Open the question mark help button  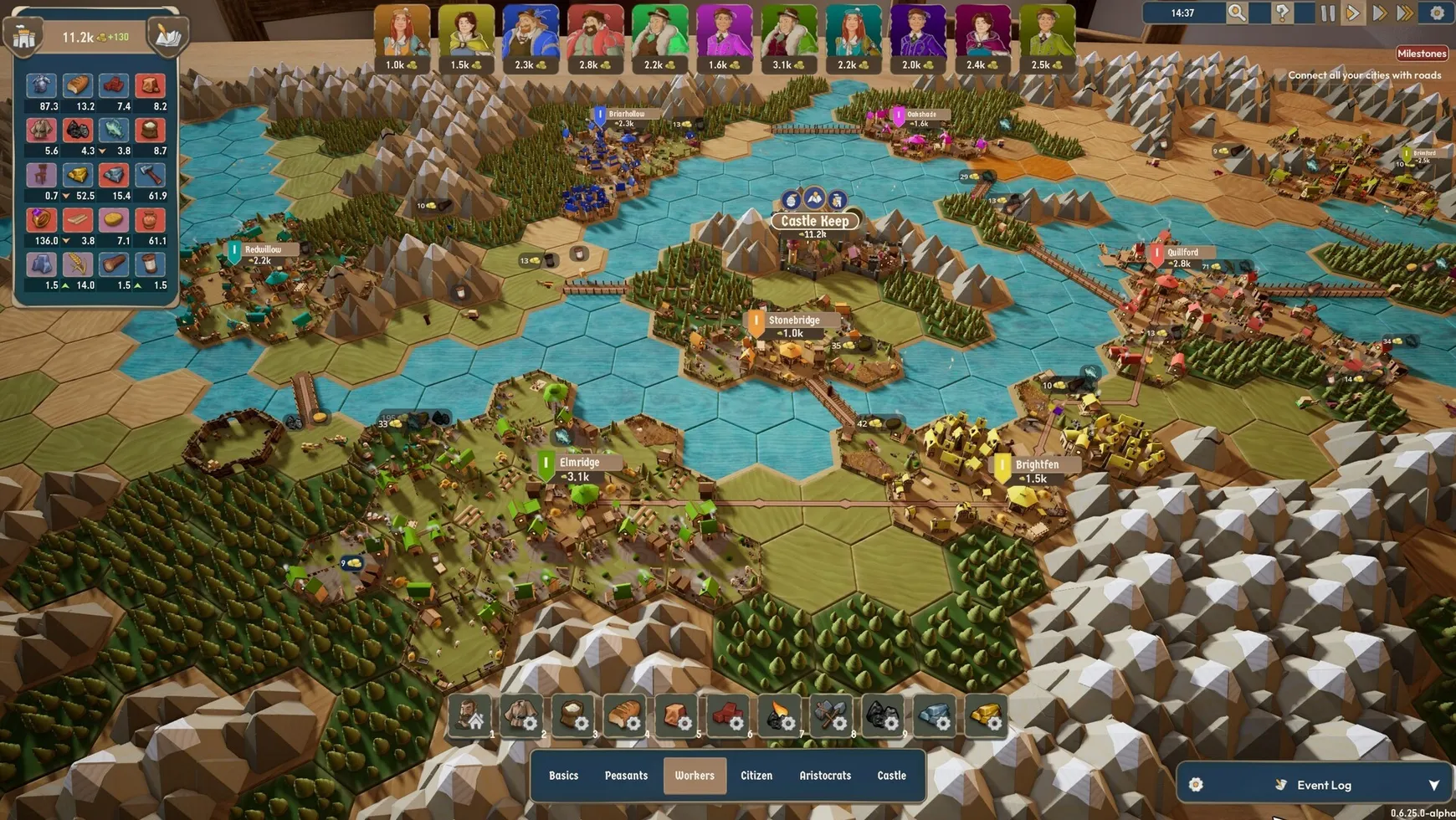(x=1281, y=13)
